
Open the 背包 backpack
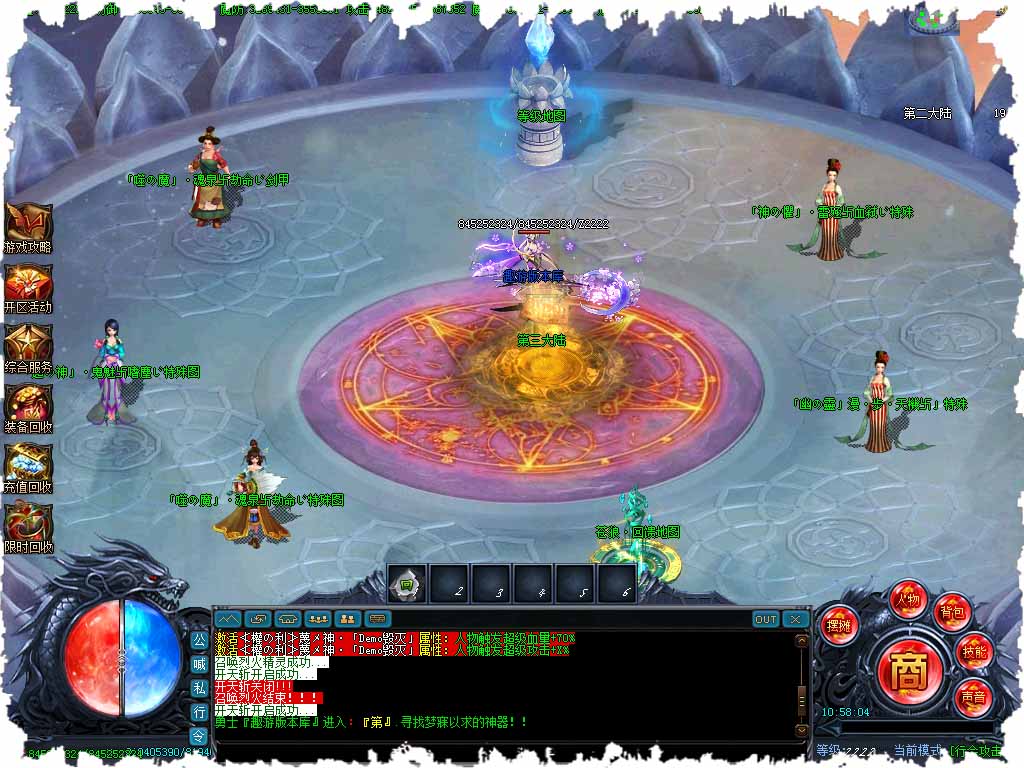(x=951, y=611)
